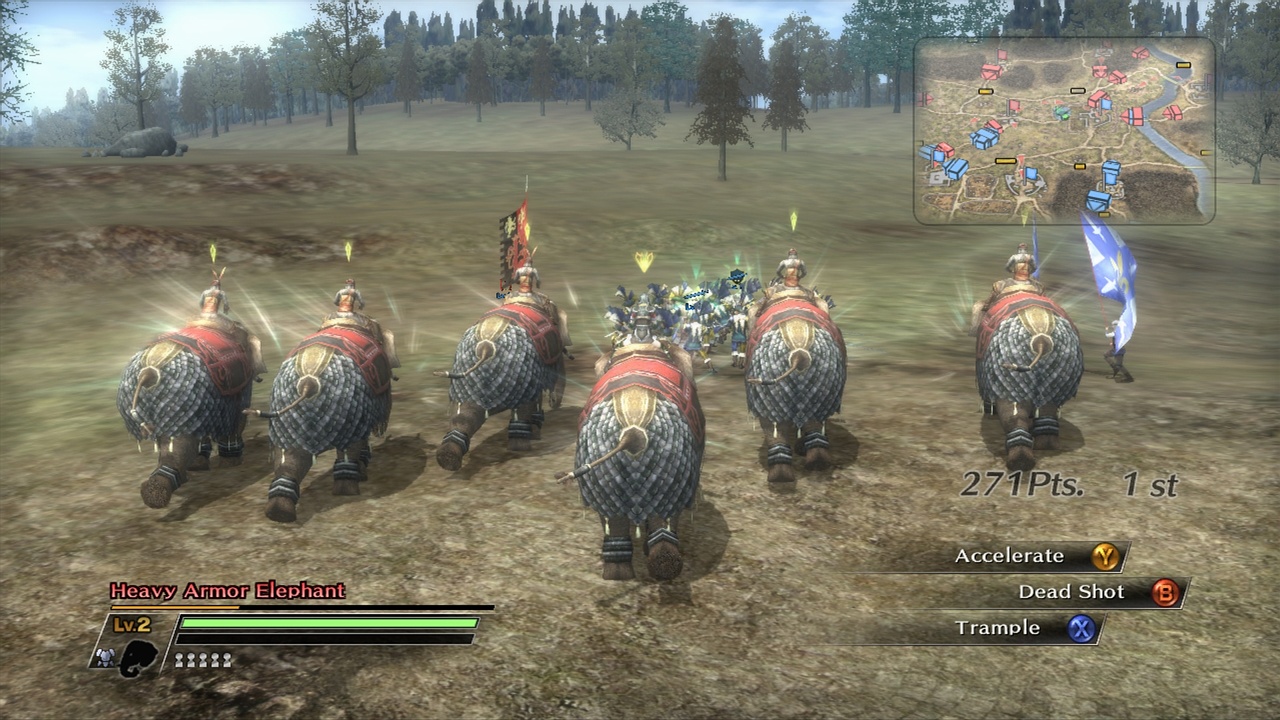Image resolution: width=1280 pixels, height=720 pixels.
Task: Toggle the first soldier count marker
Action: click(180, 659)
